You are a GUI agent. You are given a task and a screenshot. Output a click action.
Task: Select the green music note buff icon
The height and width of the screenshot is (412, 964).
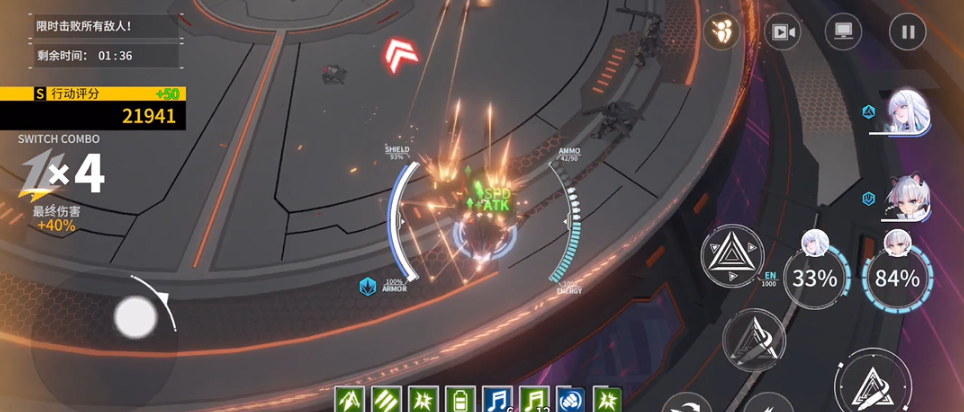coord(534,399)
